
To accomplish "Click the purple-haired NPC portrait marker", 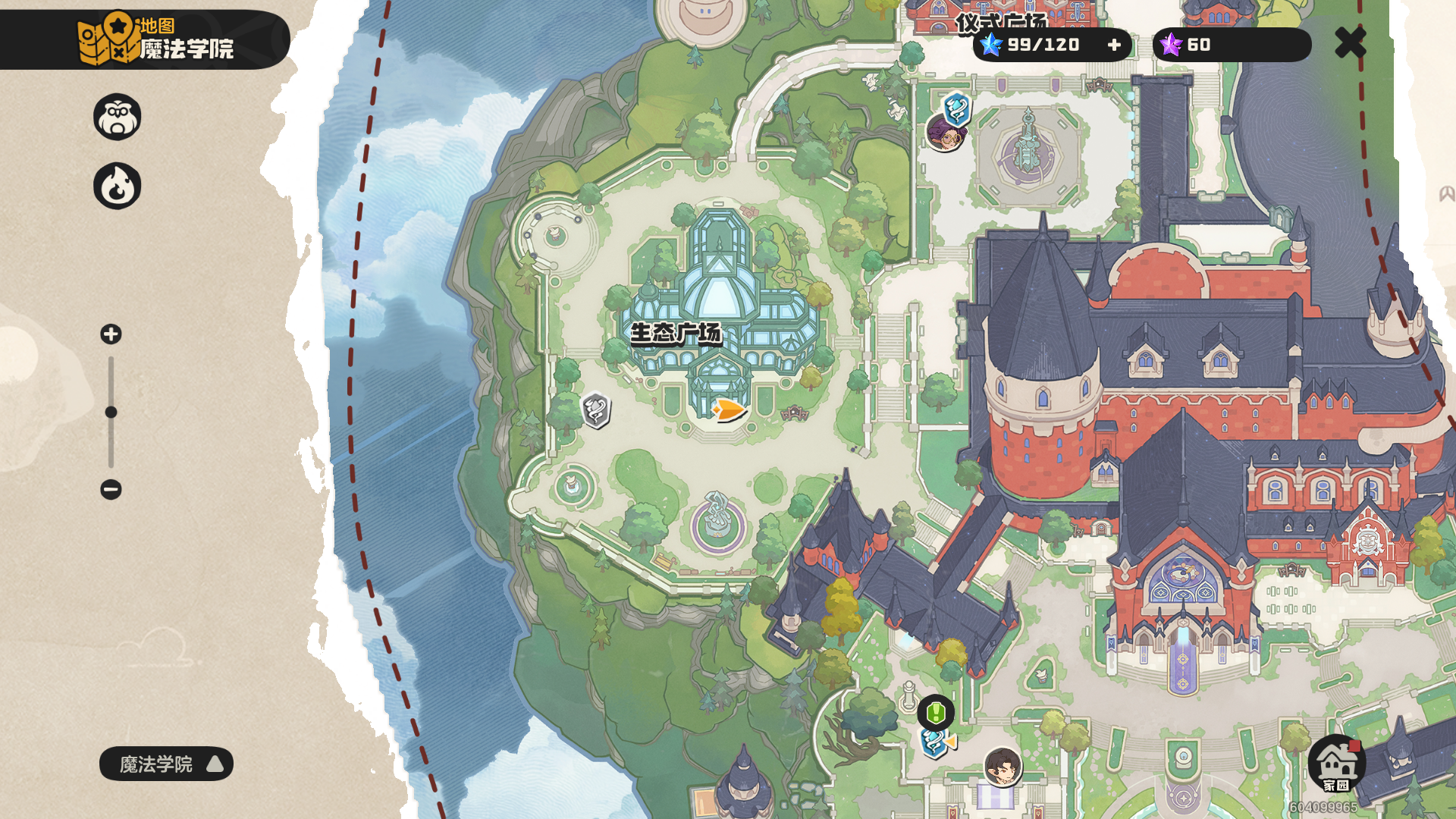I will click(x=945, y=134).
